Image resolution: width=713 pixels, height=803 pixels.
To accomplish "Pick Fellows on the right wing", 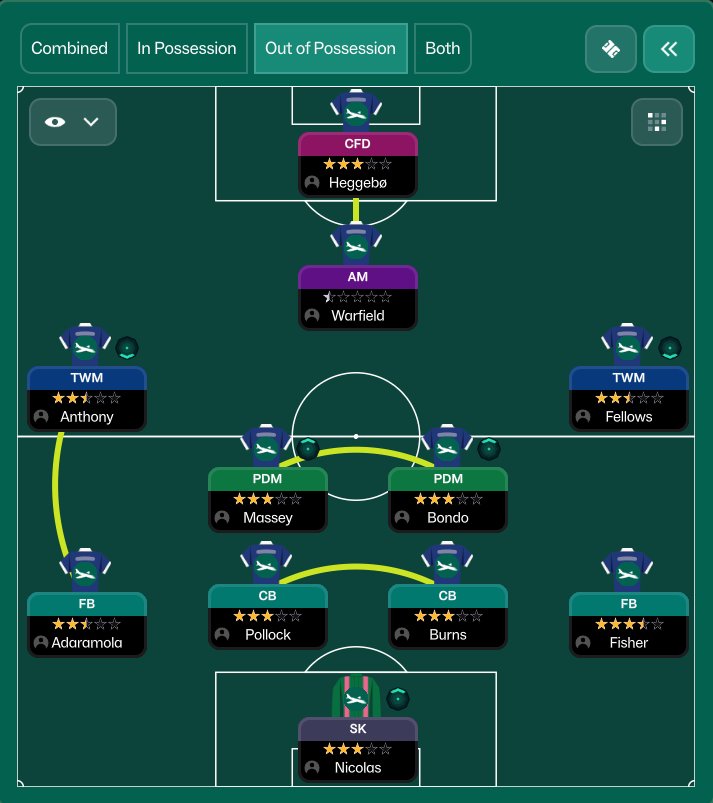I will [628, 397].
